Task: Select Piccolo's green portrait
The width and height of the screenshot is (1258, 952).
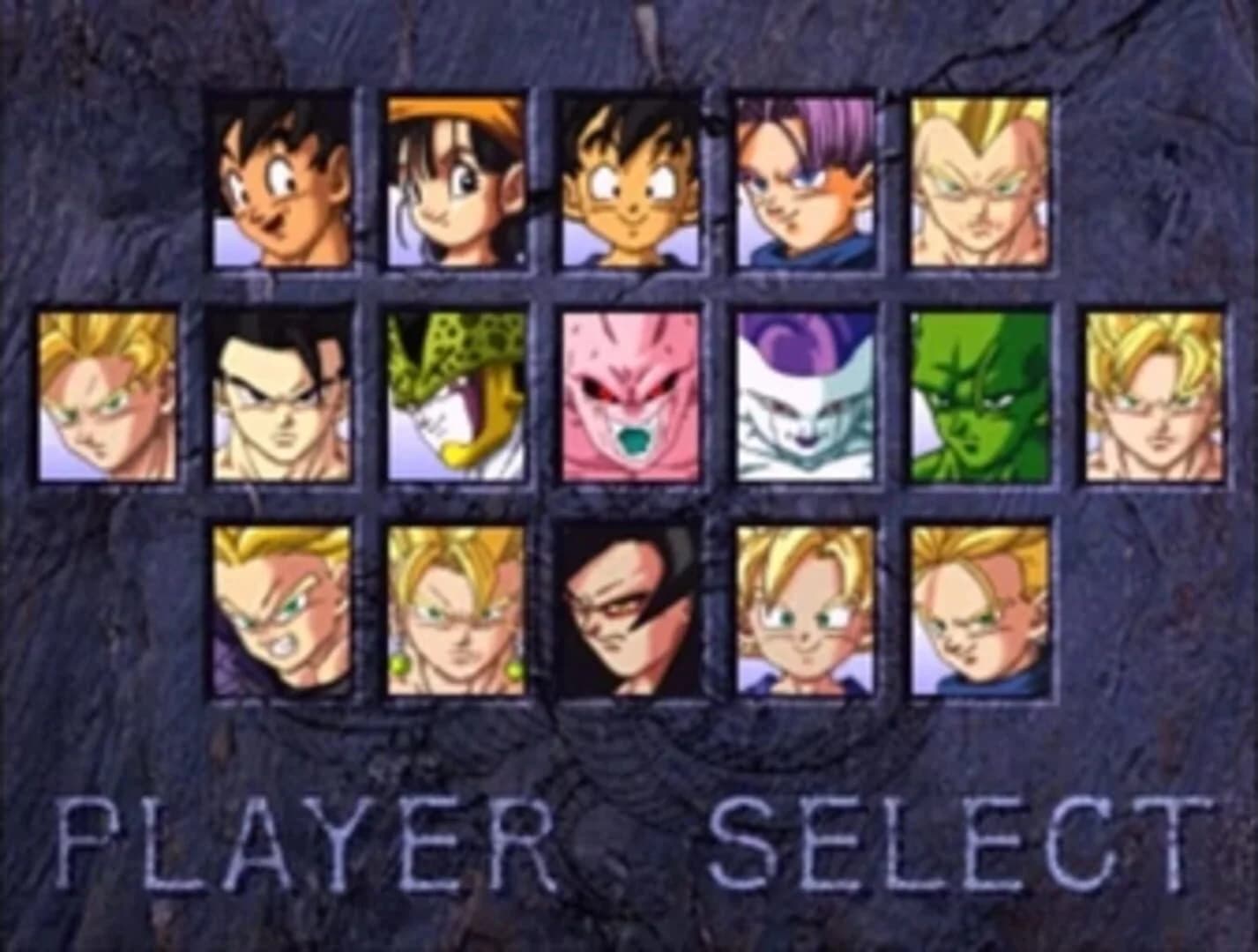Action: tap(979, 397)
